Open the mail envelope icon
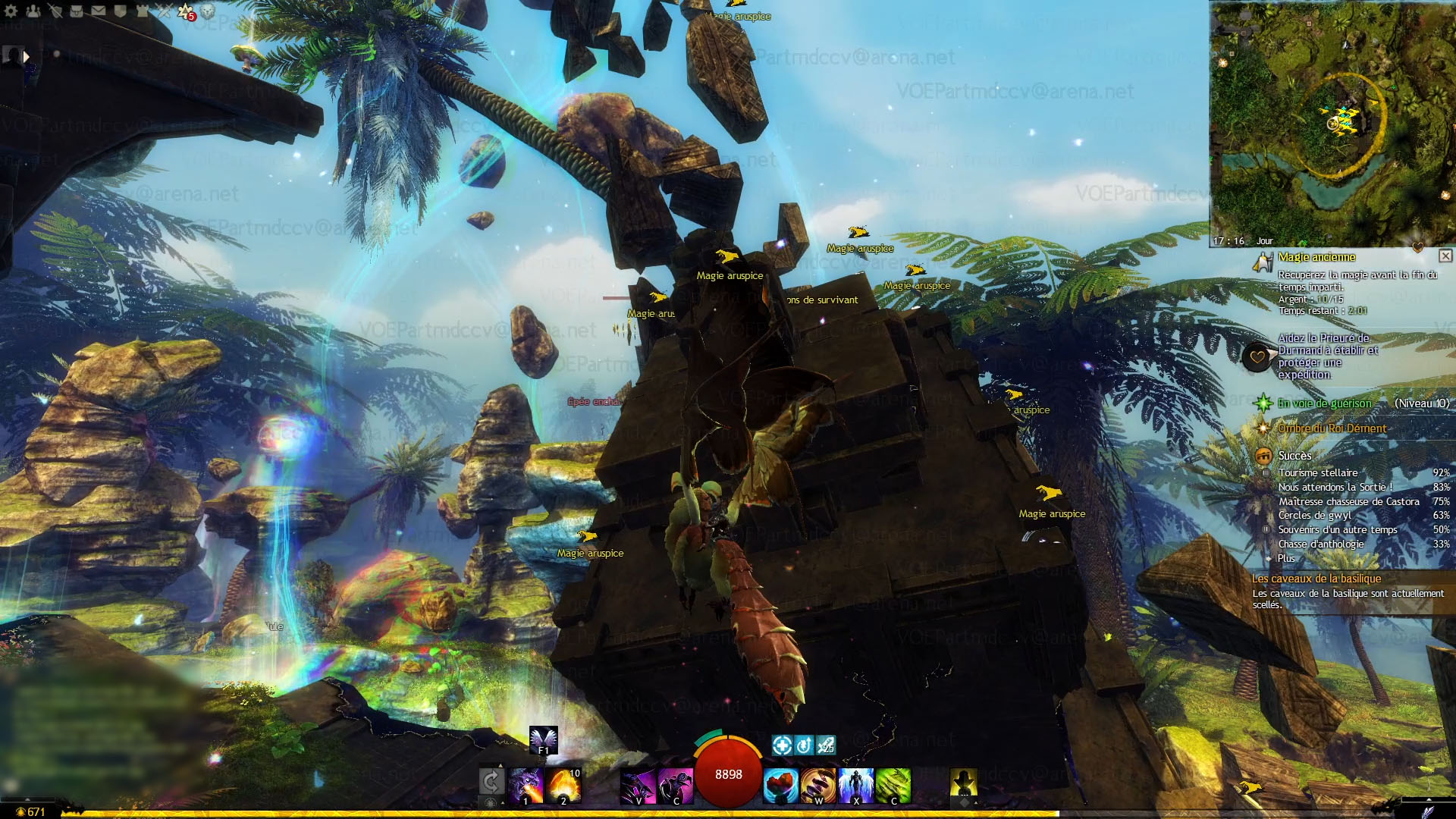The image size is (1456, 819). click(99, 11)
